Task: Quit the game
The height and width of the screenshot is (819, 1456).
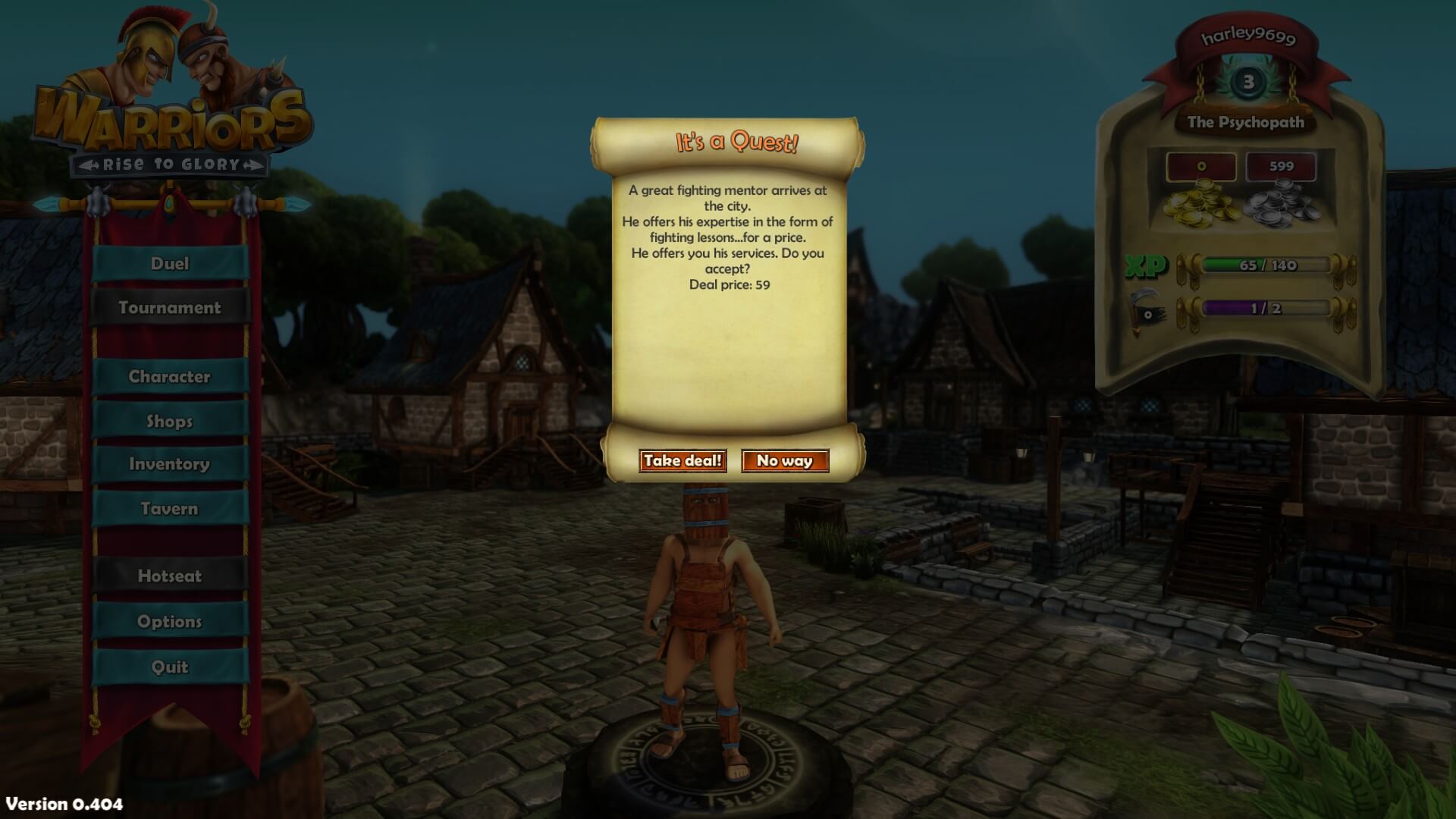Action: 170,667
